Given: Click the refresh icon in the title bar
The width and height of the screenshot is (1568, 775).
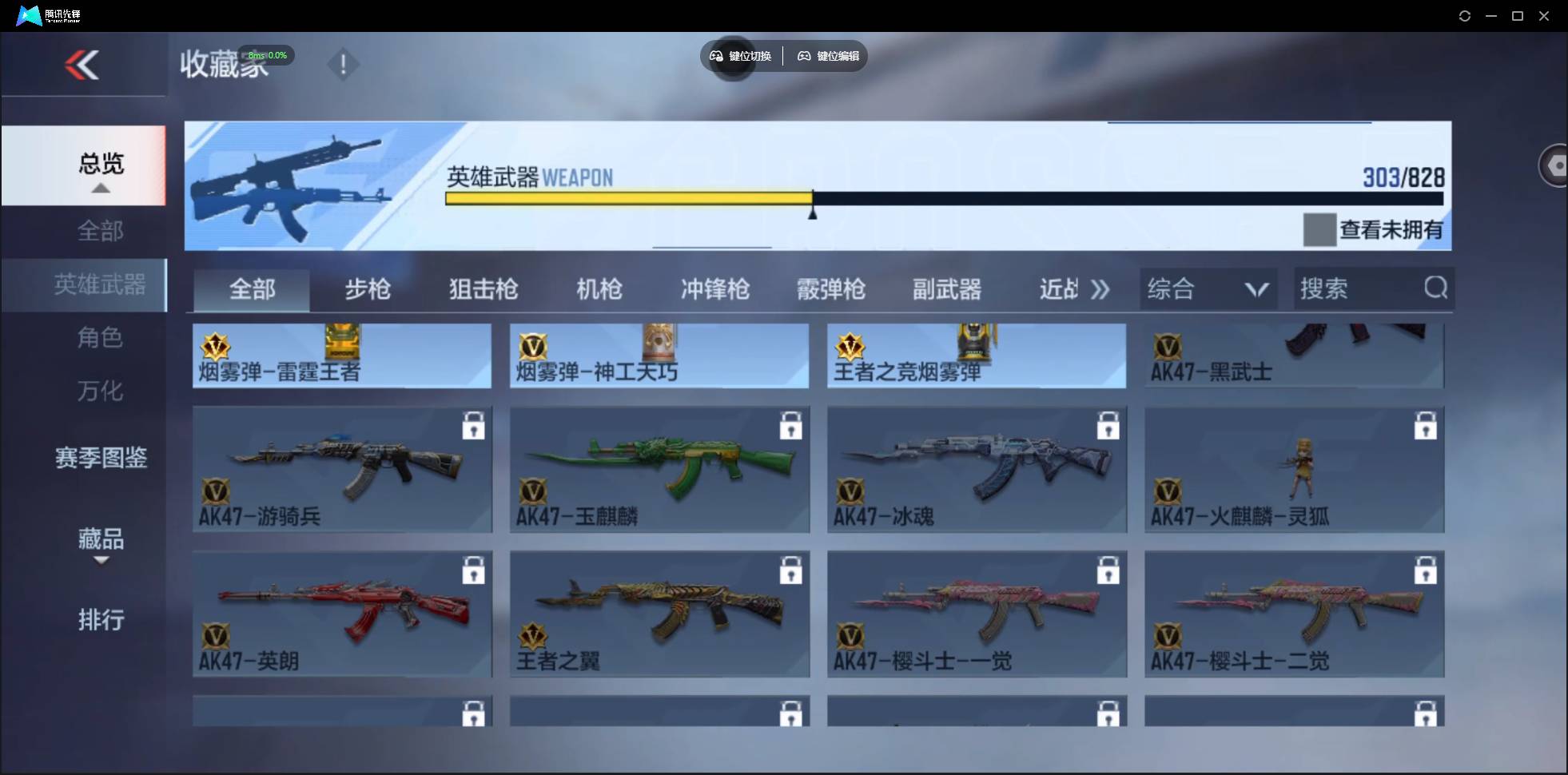Looking at the screenshot, I should tap(1465, 15).
